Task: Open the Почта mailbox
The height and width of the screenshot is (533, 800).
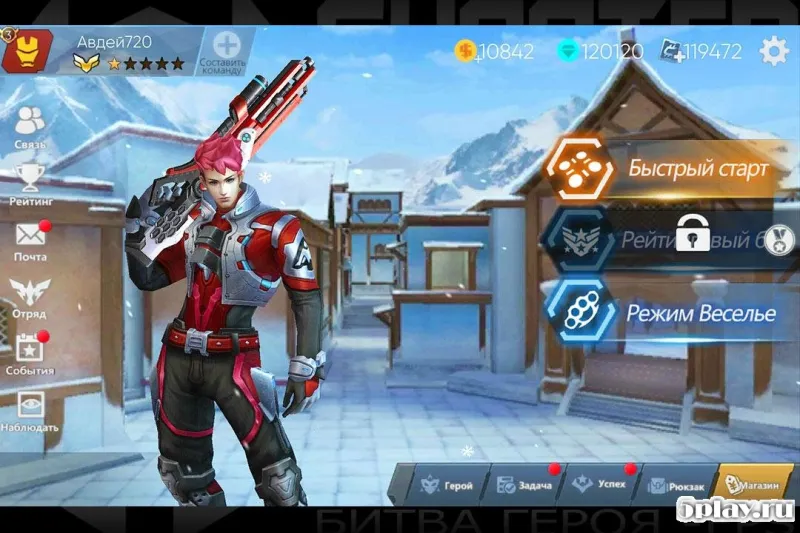Action: [x=31, y=241]
